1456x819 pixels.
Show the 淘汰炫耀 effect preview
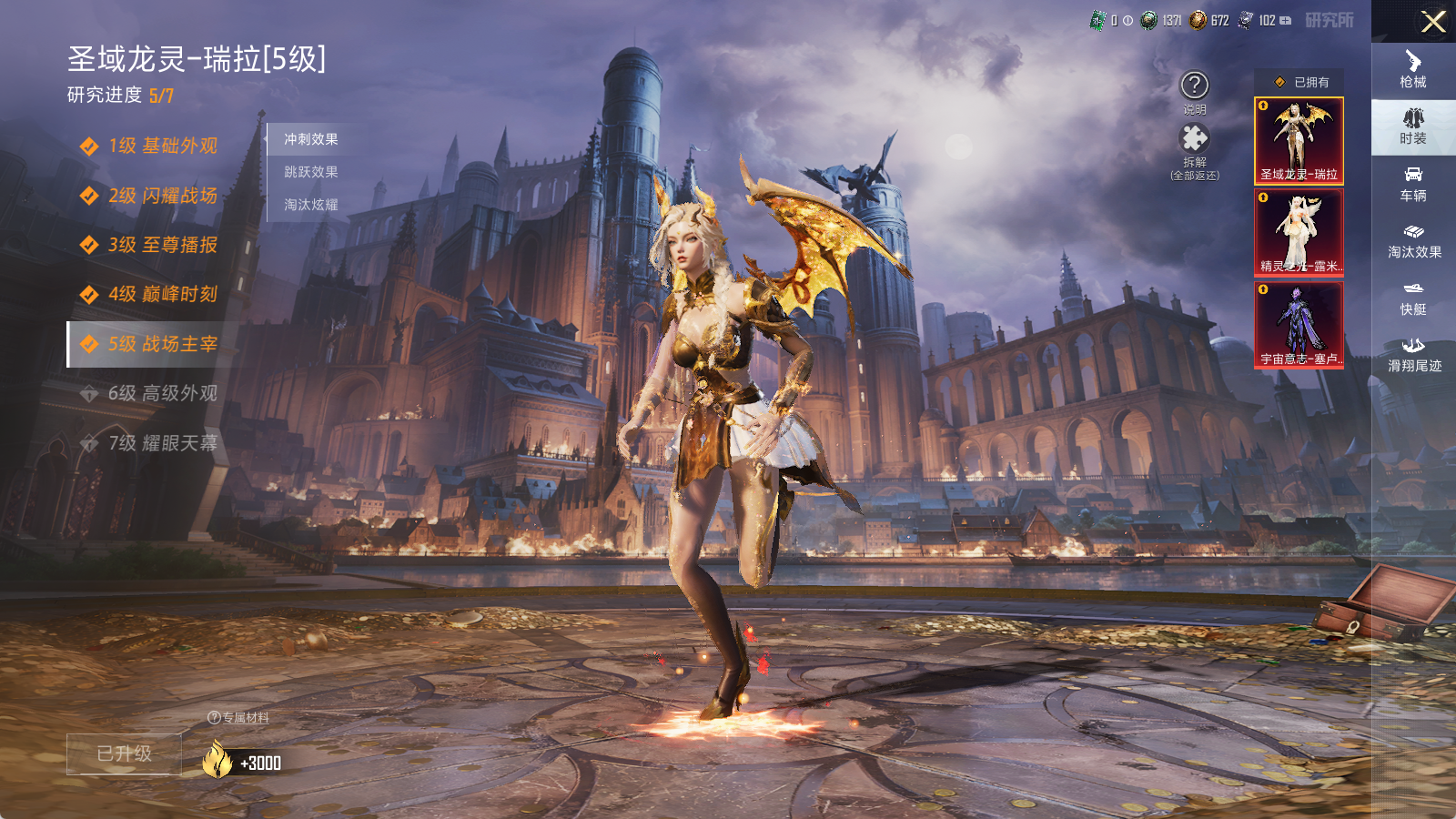[311, 205]
